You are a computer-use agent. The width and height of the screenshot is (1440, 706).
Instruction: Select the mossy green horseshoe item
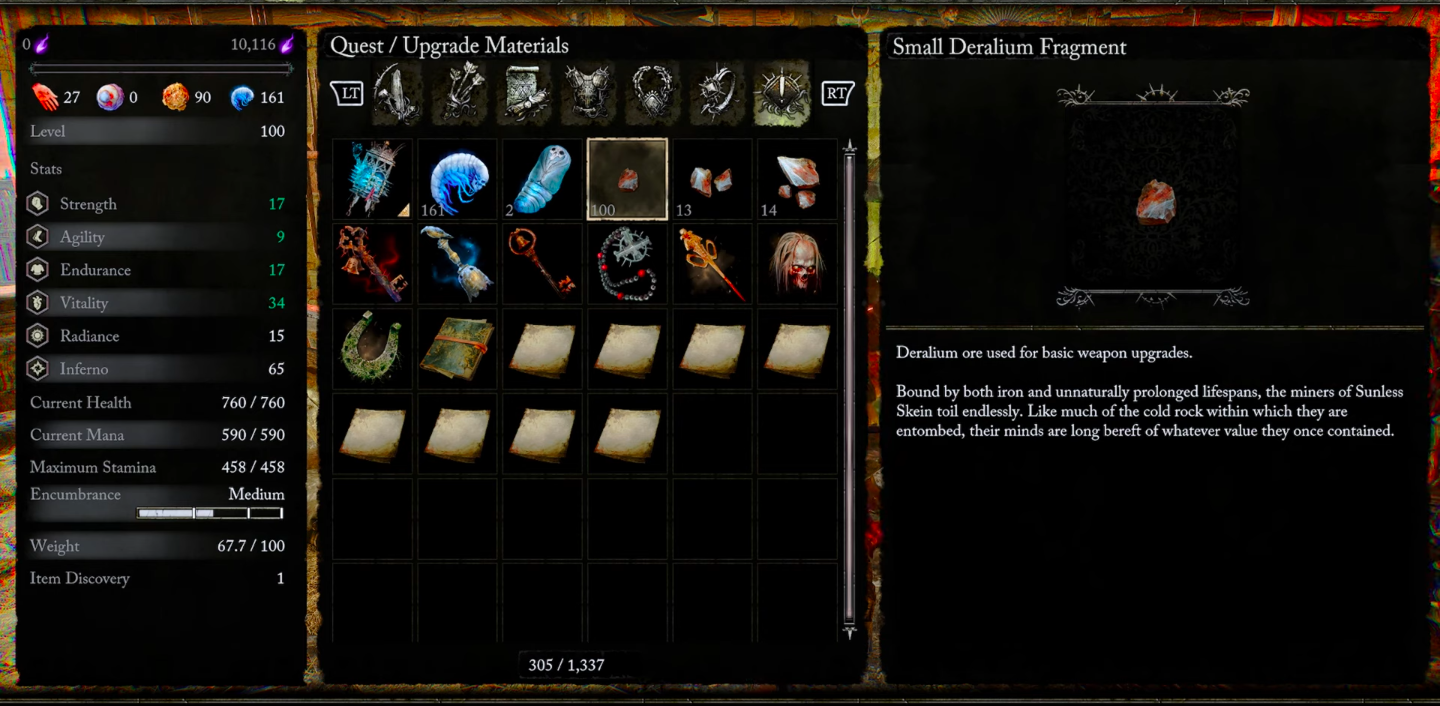coord(373,349)
